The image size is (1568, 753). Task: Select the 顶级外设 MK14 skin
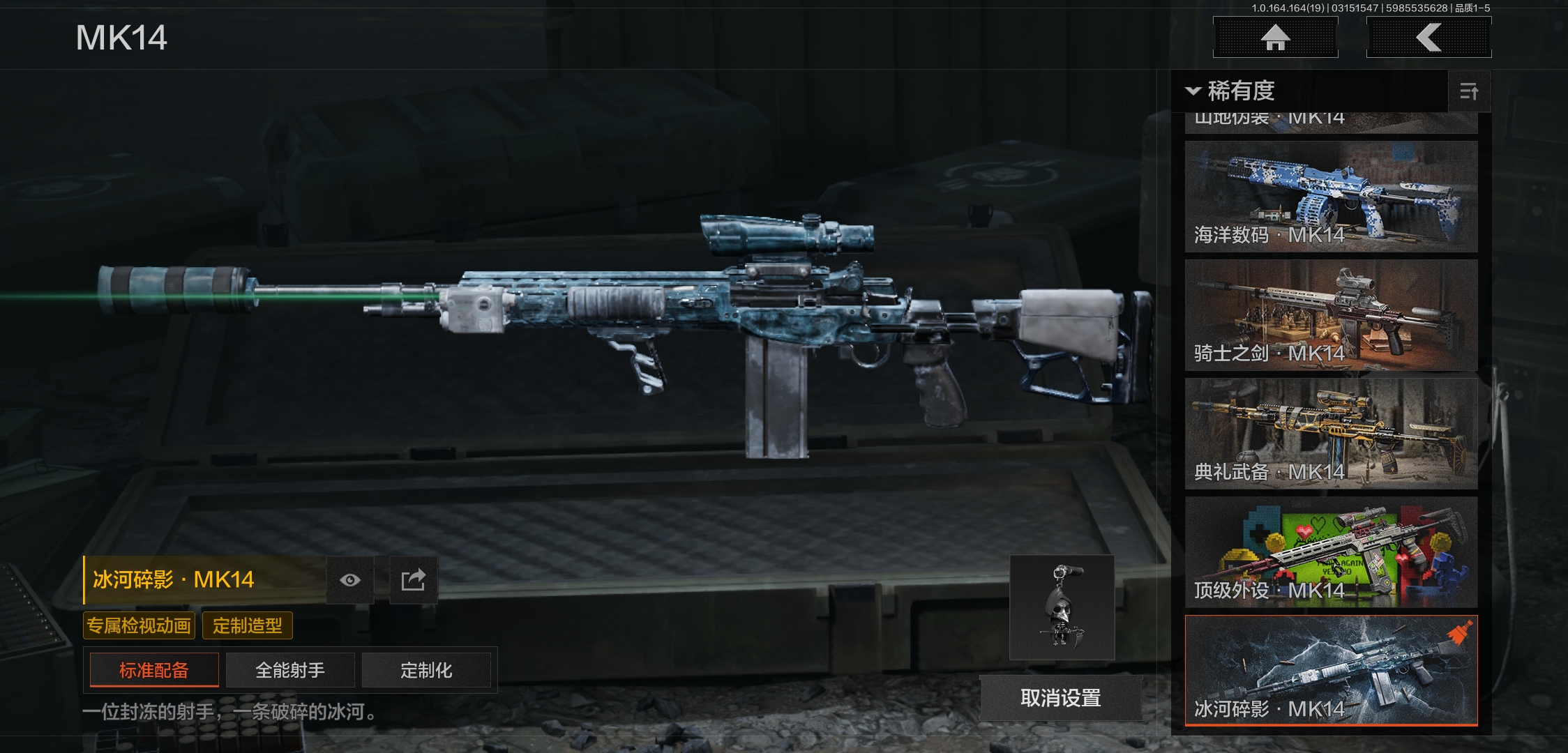(1331, 552)
